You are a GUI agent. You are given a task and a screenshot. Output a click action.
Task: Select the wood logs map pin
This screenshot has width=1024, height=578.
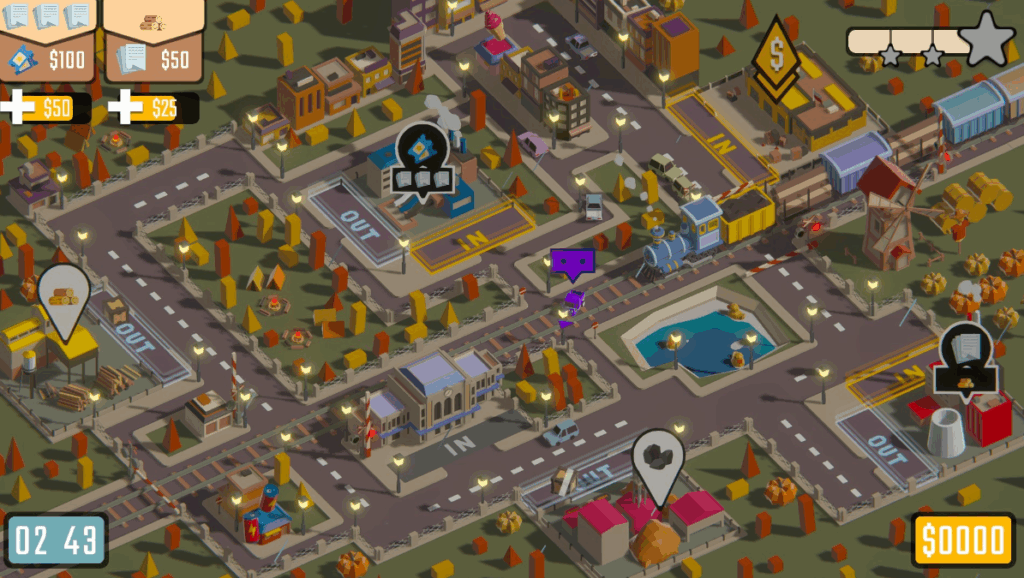pyautogui.click(x=63, y=299)
